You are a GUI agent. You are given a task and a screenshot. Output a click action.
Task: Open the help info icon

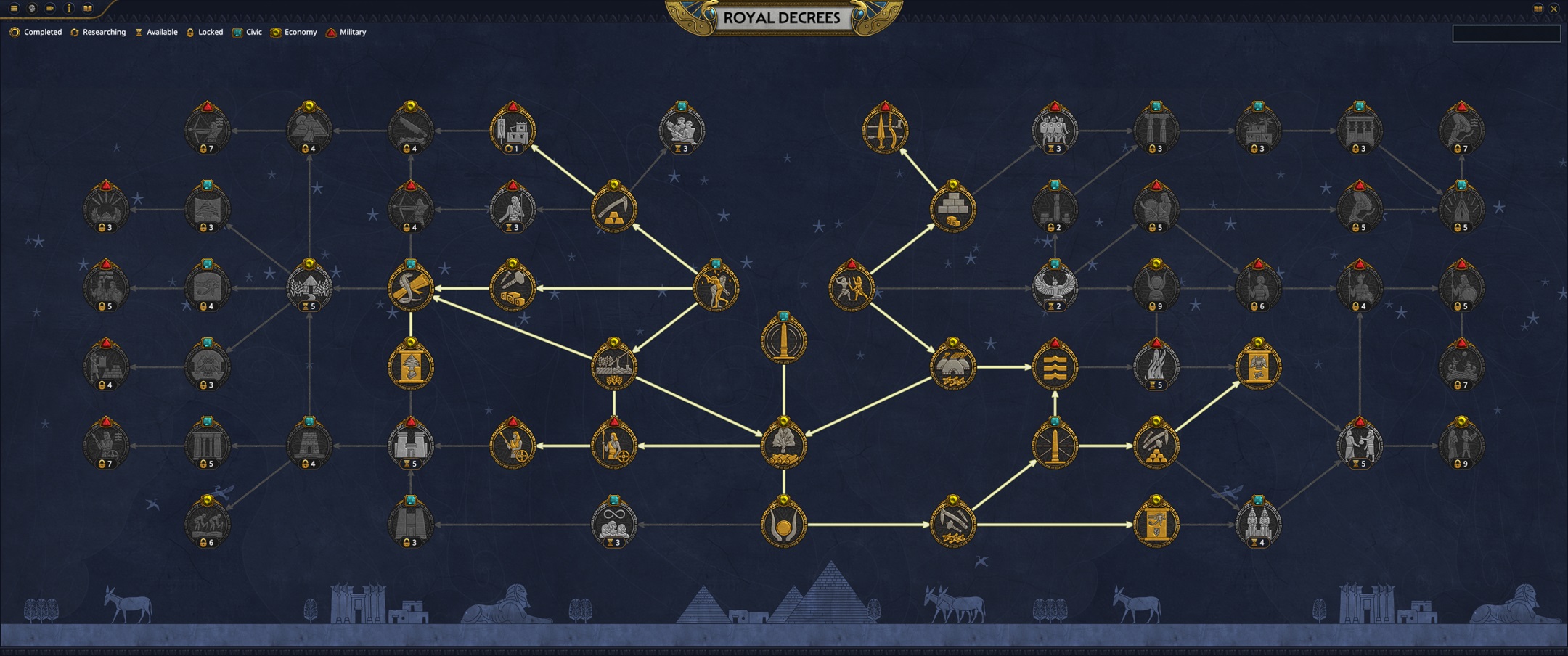pyautogui.click(x=69, y=8)
